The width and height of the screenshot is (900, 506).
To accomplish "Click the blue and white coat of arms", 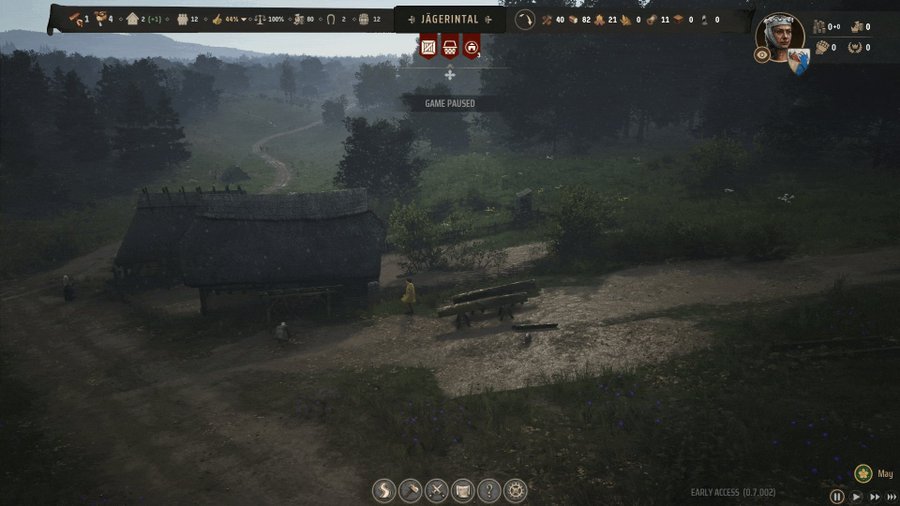I will [x=798, y=62].
